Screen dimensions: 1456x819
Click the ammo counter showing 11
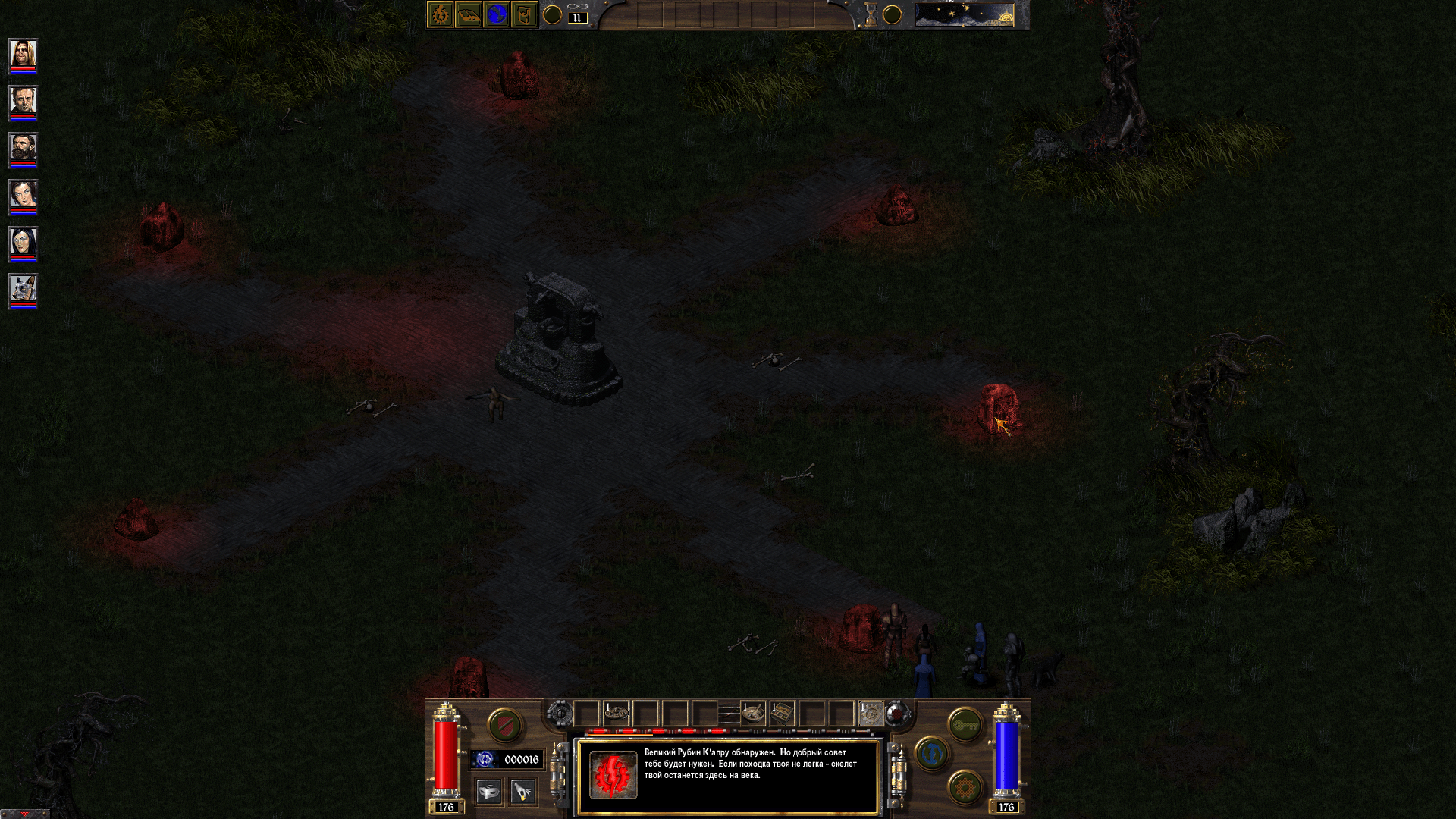point(576,18)
